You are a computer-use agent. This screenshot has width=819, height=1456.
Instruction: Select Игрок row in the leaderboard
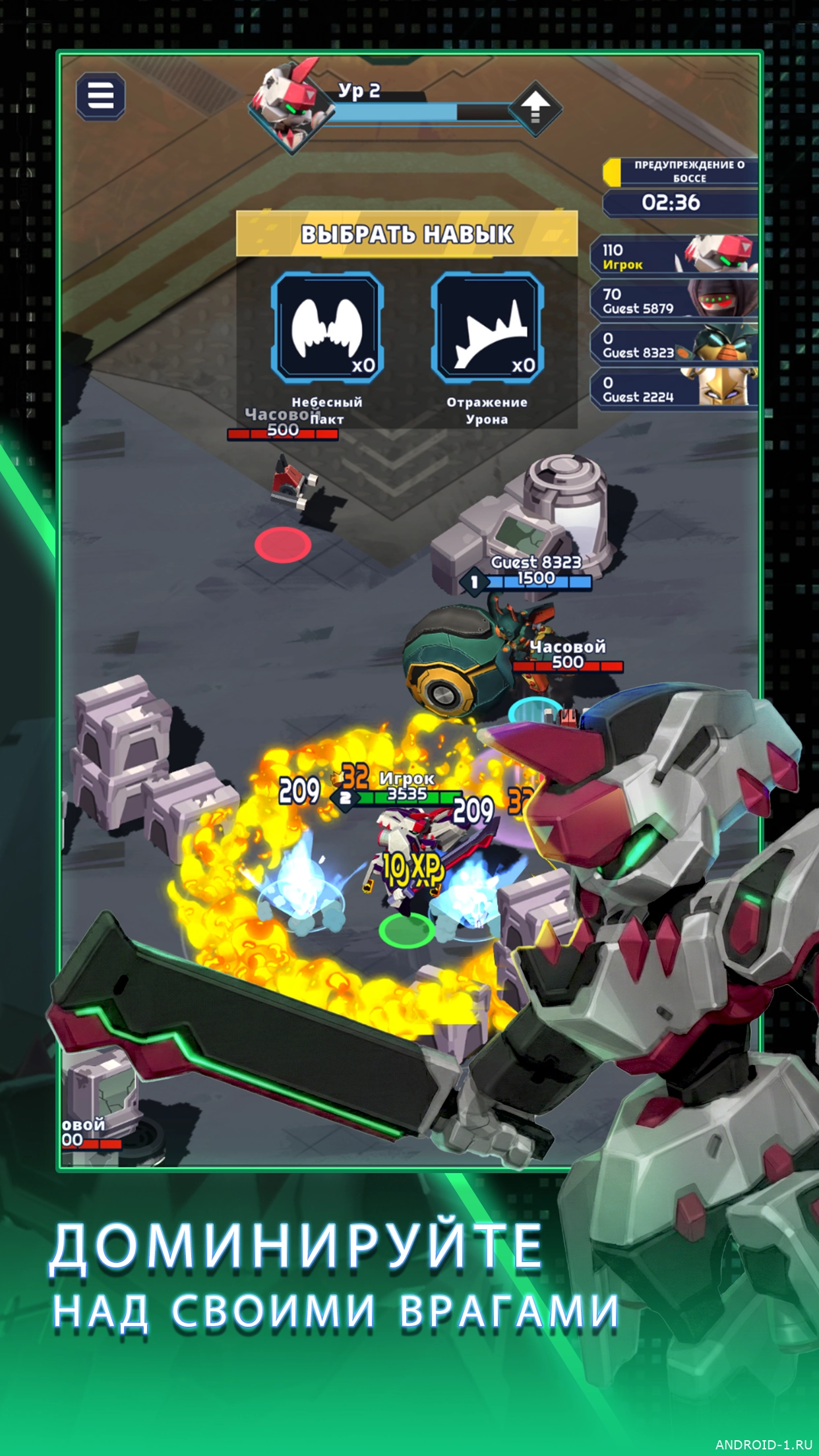(673, 257)
